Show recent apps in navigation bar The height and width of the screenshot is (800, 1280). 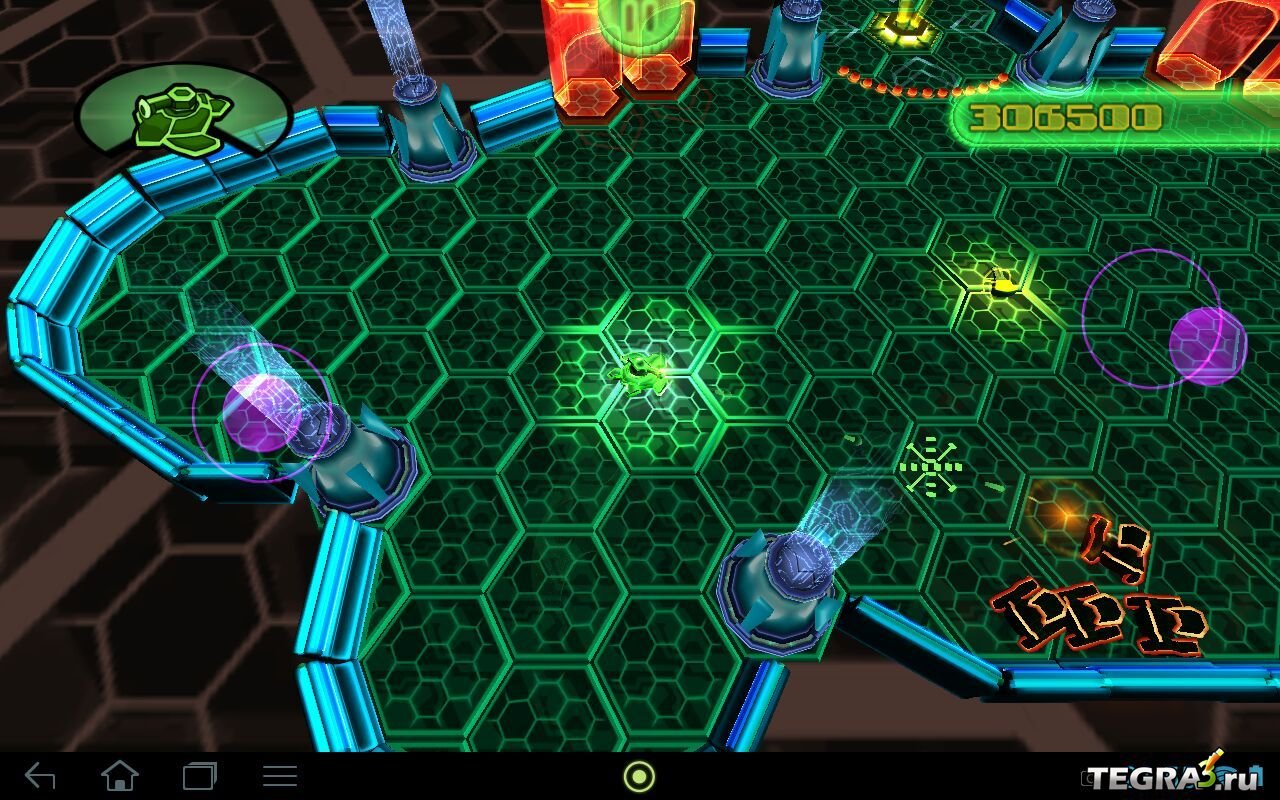click(199, 776)
